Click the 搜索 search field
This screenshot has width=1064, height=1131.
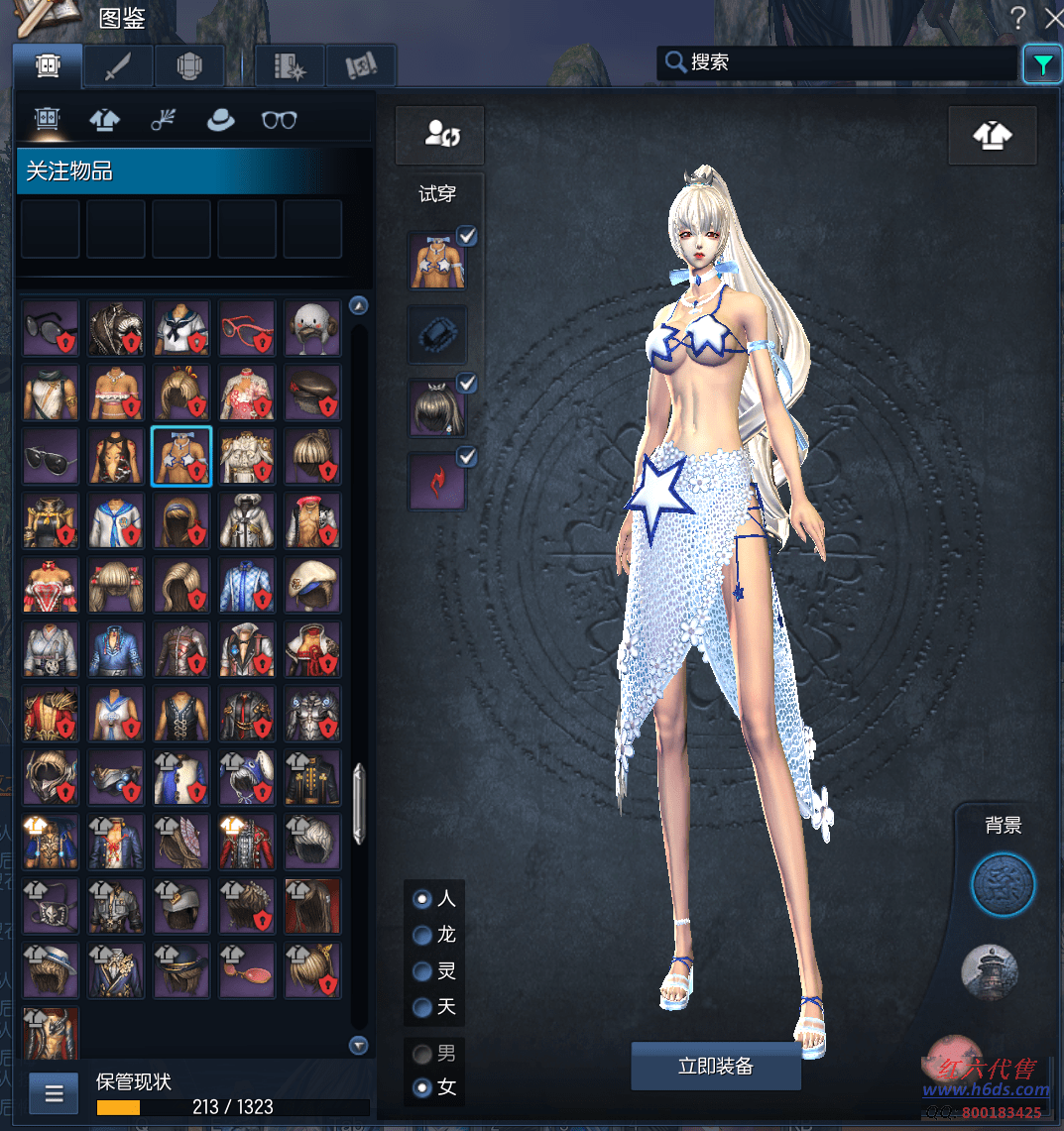(x=836, y=62)
